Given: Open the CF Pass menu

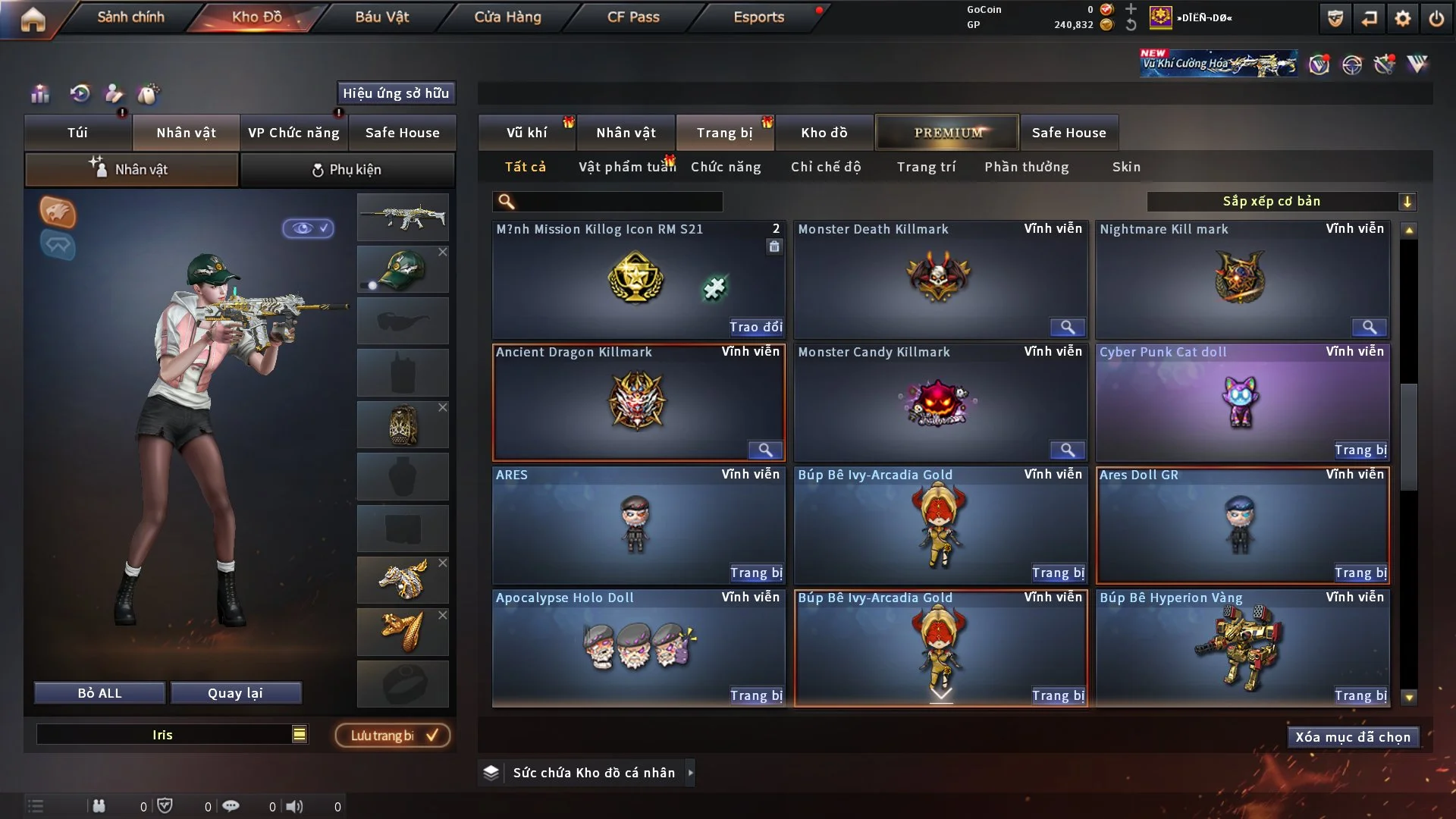Looking at the screenshot, I should [633, 17].
